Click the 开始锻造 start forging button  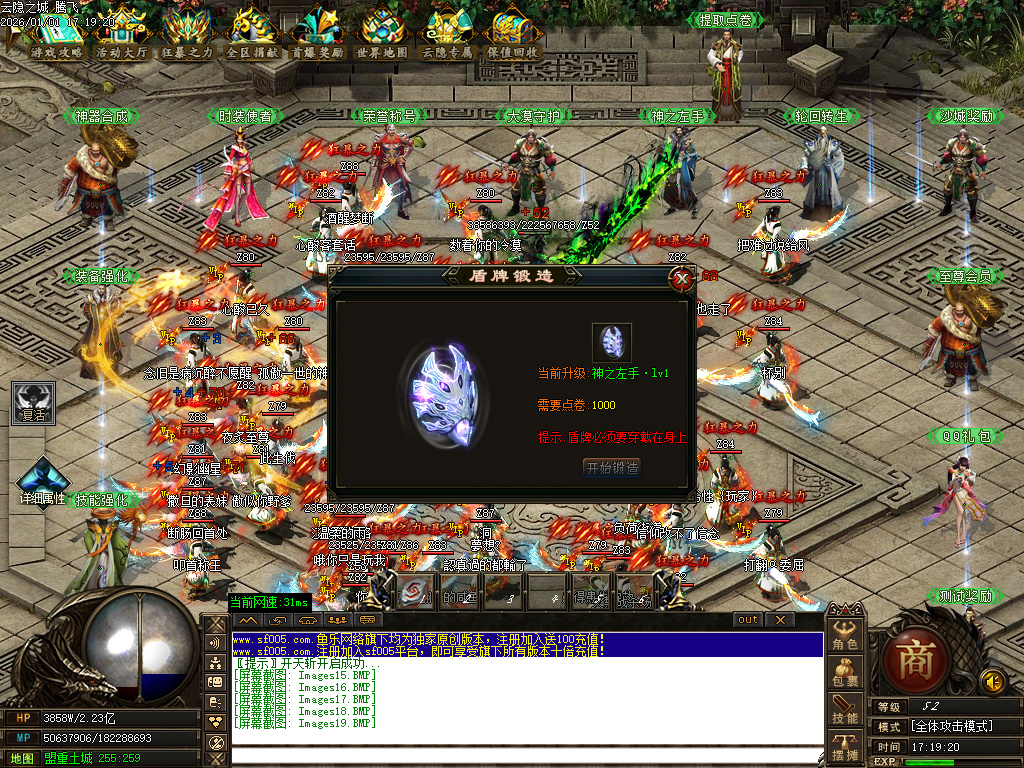point(611,467)
